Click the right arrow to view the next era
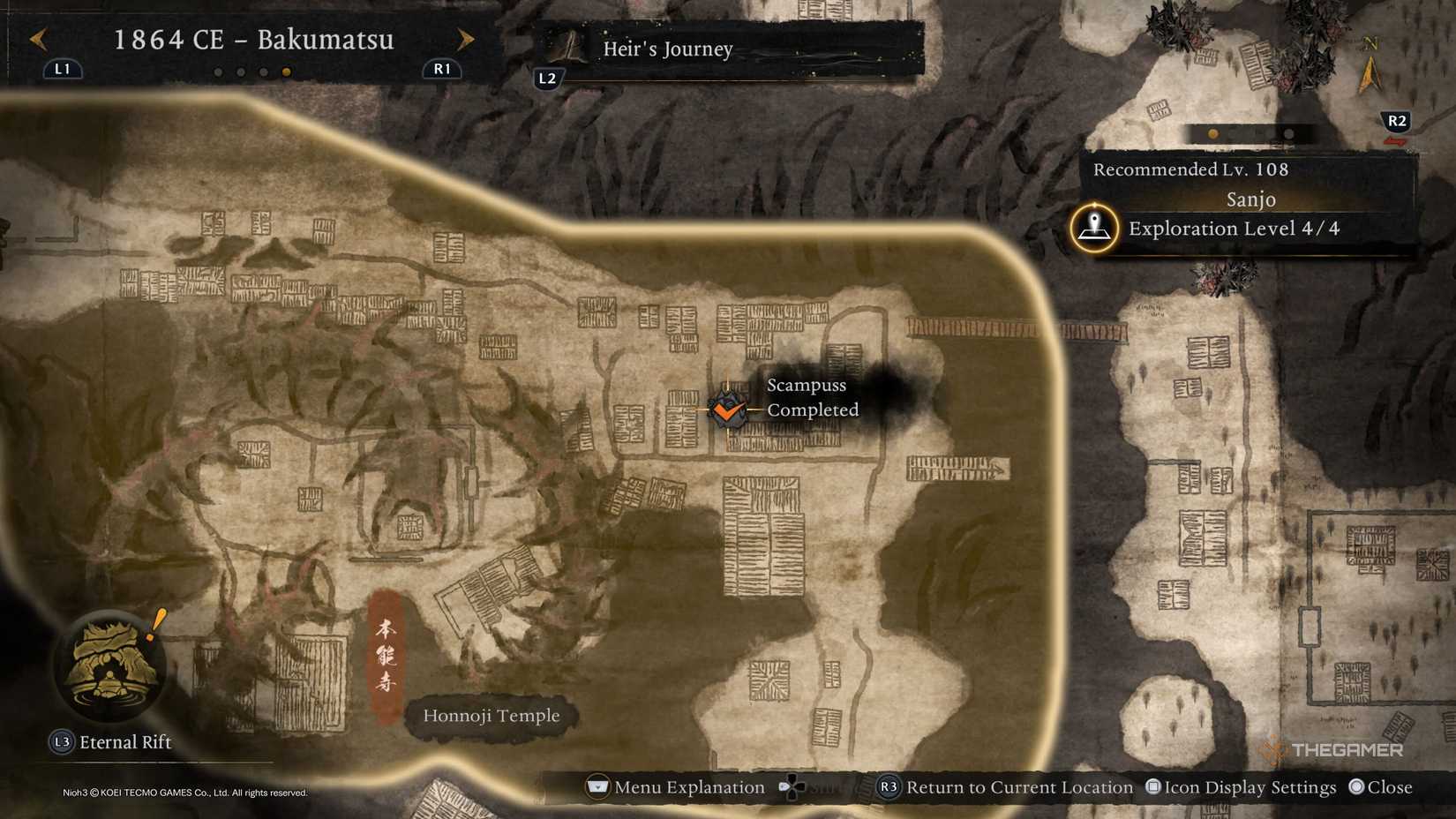Screen dimensions: 1456x819 click(466, 39)
